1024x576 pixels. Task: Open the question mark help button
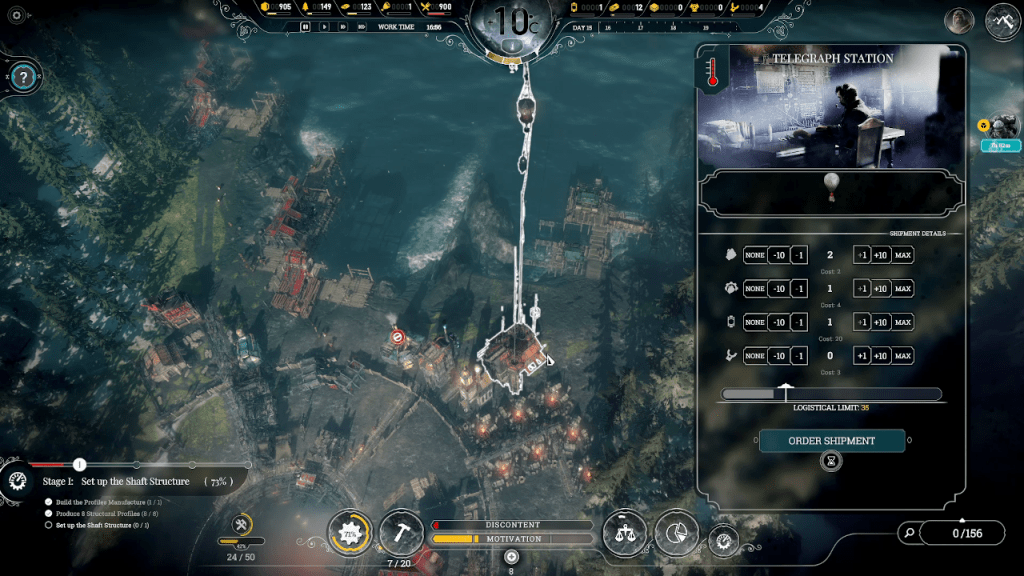coord(26,76)
